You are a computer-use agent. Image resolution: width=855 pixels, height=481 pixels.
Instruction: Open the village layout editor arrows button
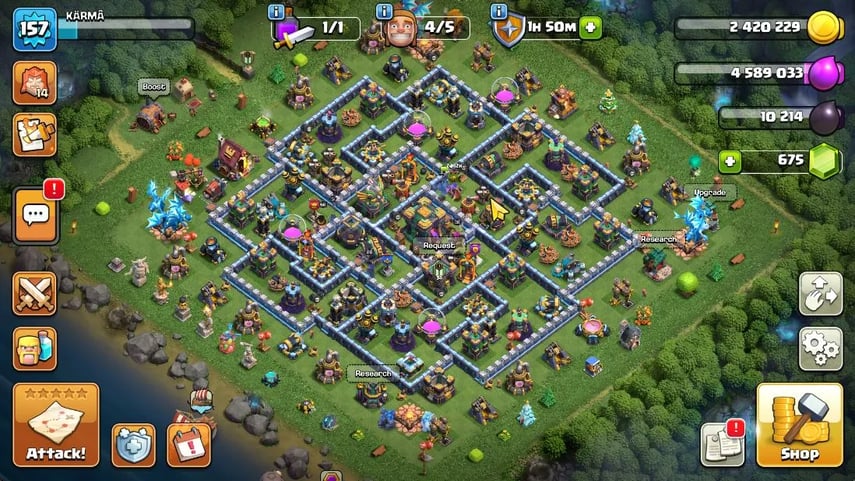(820, 293)
